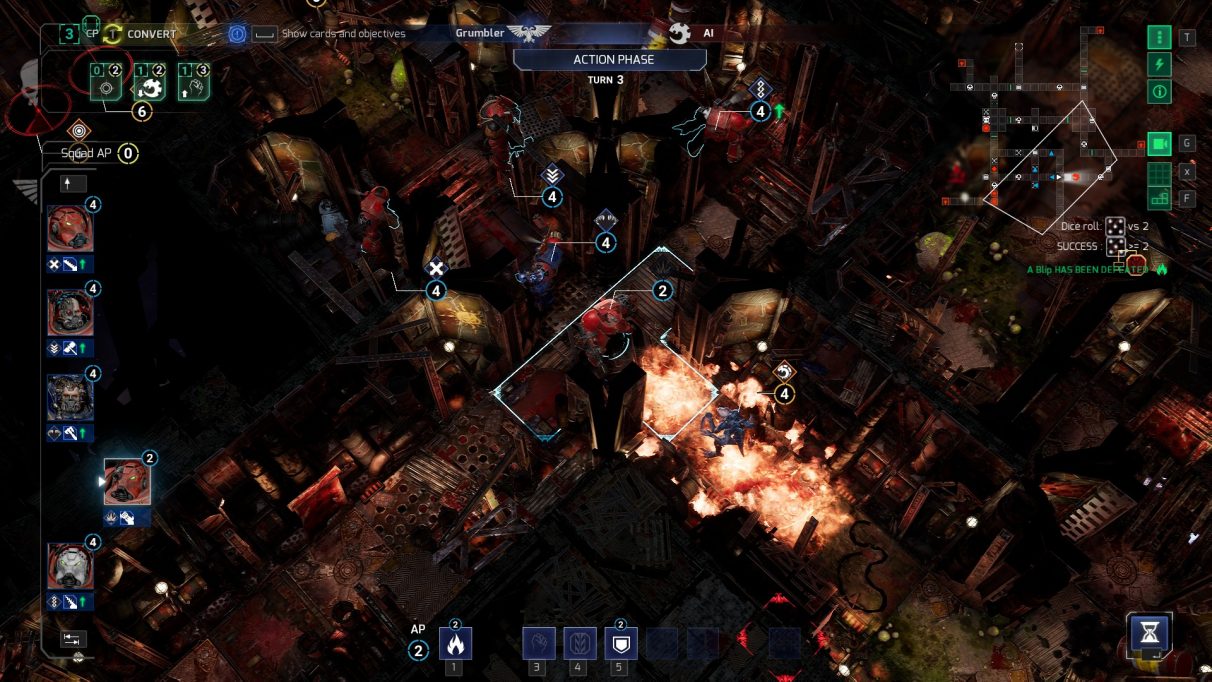
Task: Convert a command point with the CONVERT button
Action: [140, 34]
